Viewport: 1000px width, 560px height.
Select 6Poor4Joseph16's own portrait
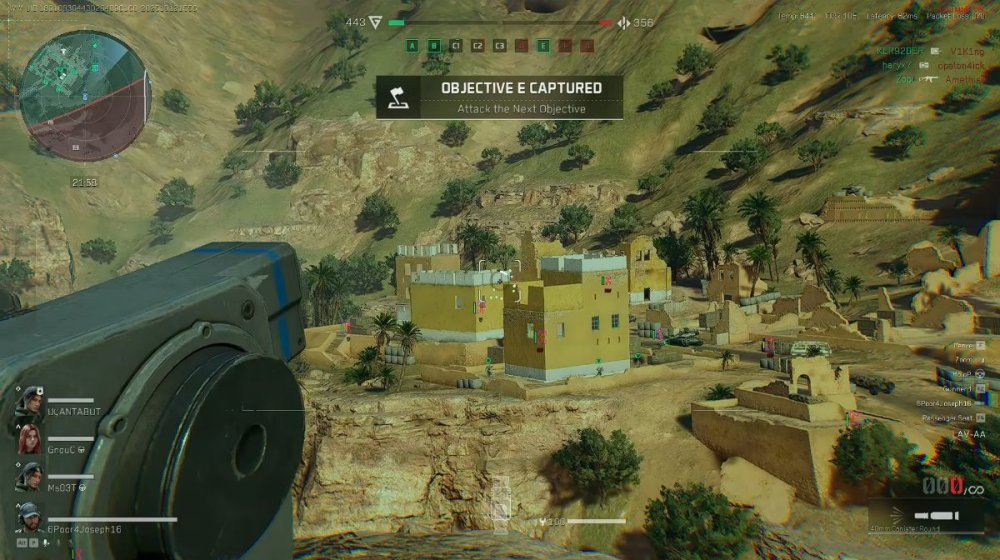tap(30, 517)
